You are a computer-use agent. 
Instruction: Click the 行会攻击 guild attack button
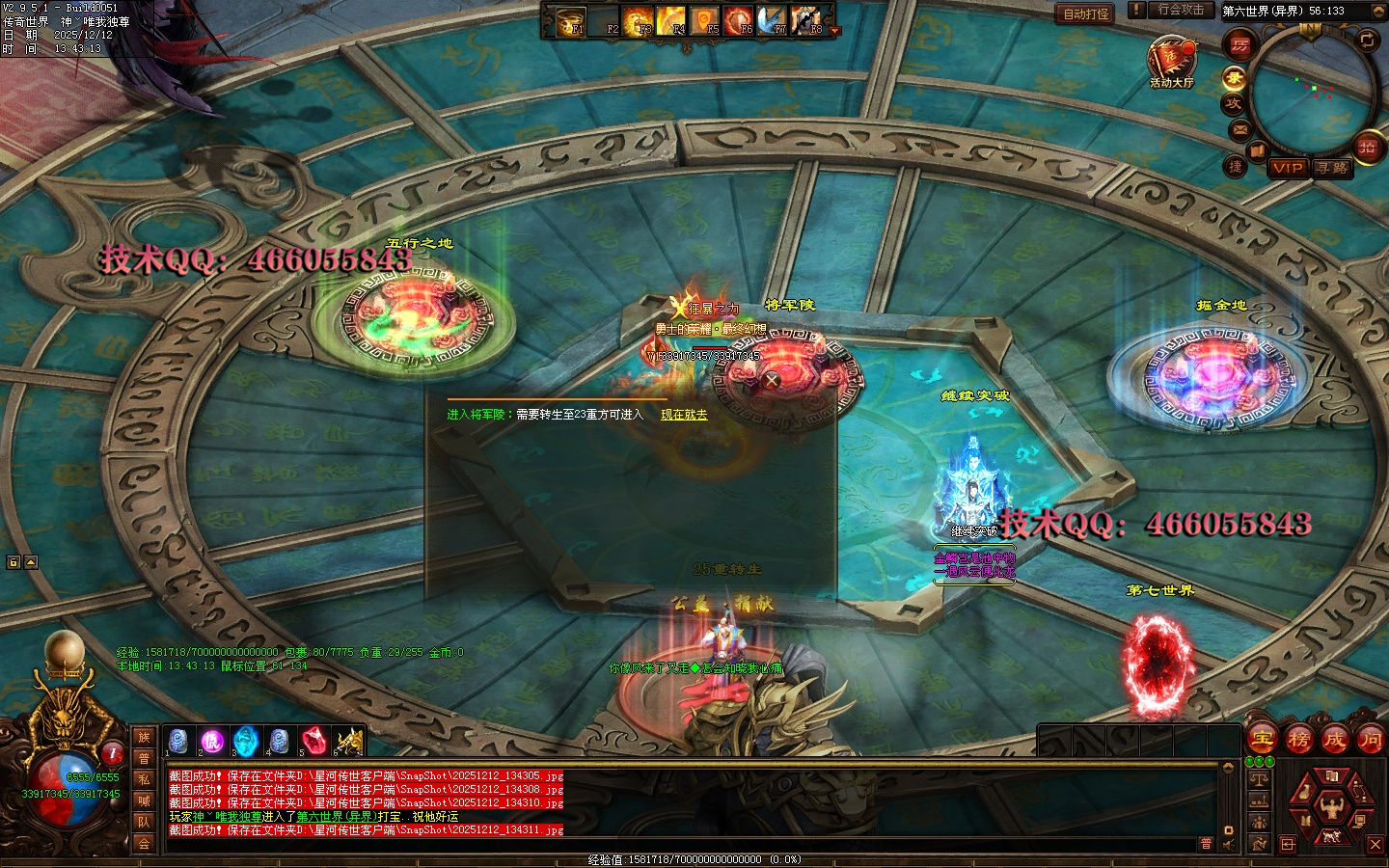[x=1181, y=10]
